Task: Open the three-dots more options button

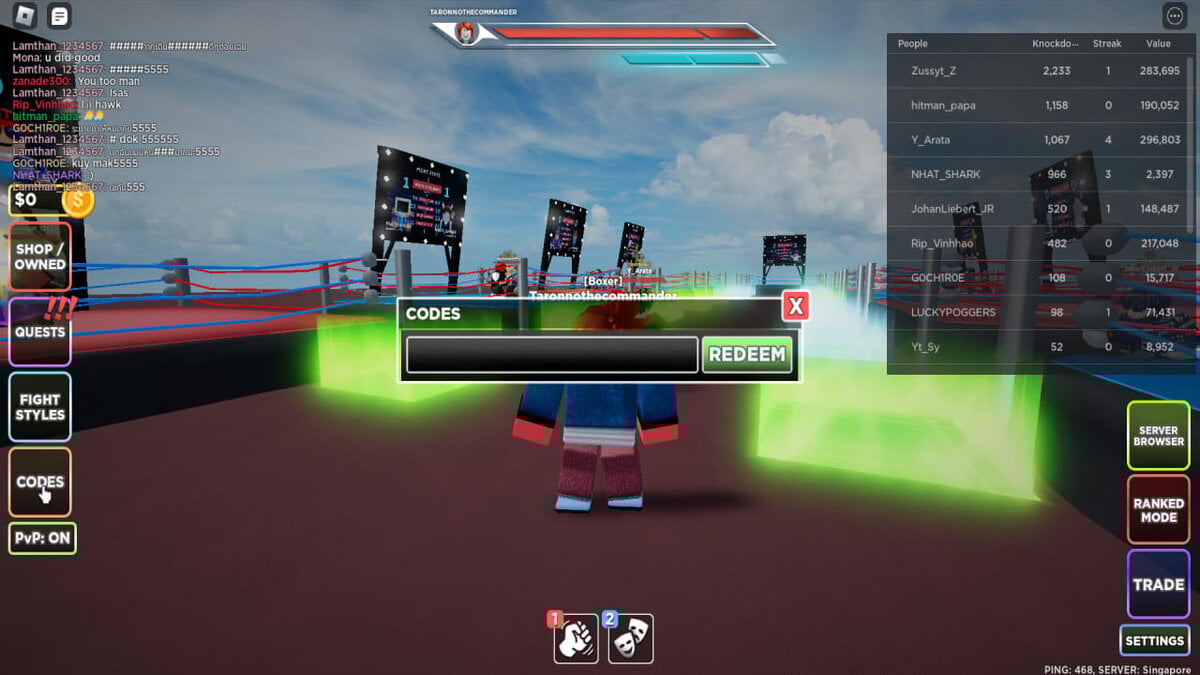Action: 1174,16
